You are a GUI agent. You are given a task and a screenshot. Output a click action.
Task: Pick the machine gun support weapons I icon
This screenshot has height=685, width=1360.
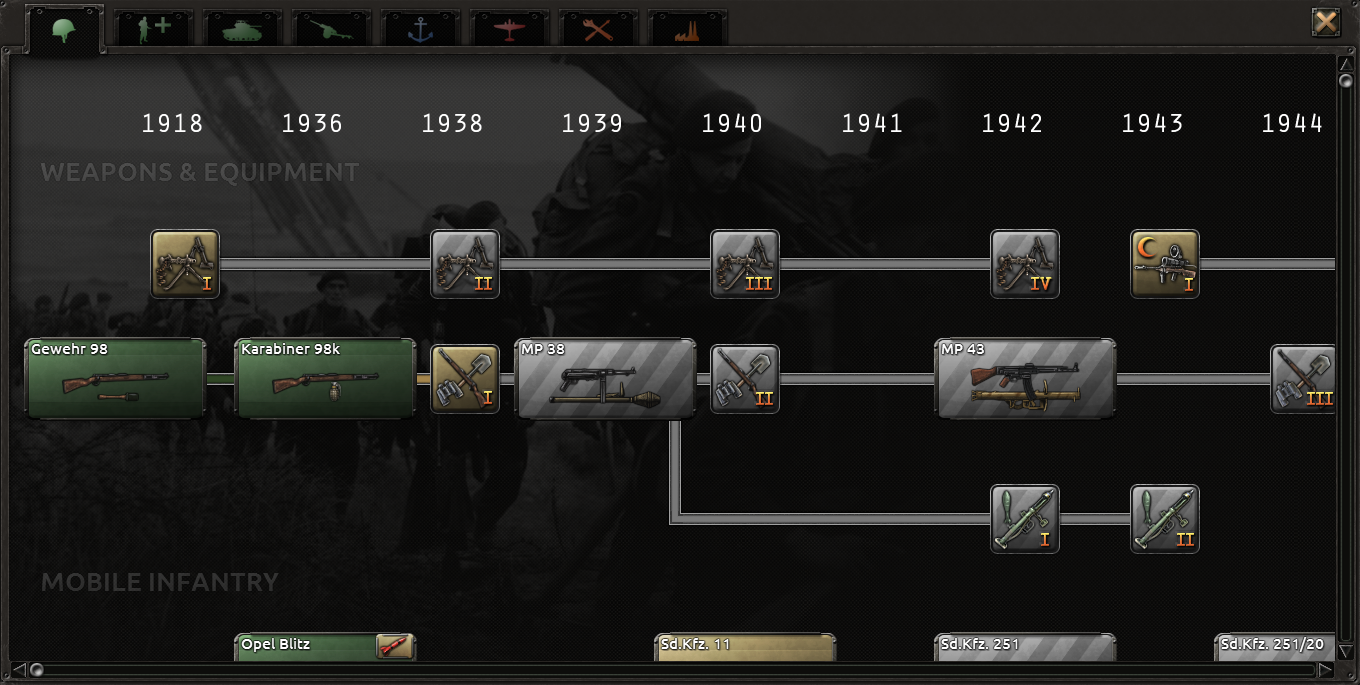tap(185, 264)
